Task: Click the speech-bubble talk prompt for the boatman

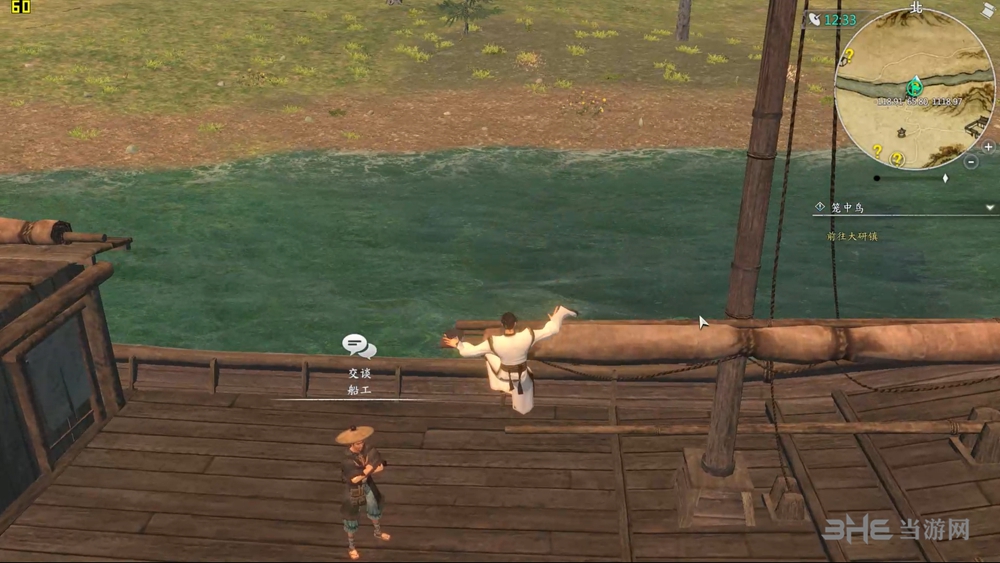Action: 358,346
